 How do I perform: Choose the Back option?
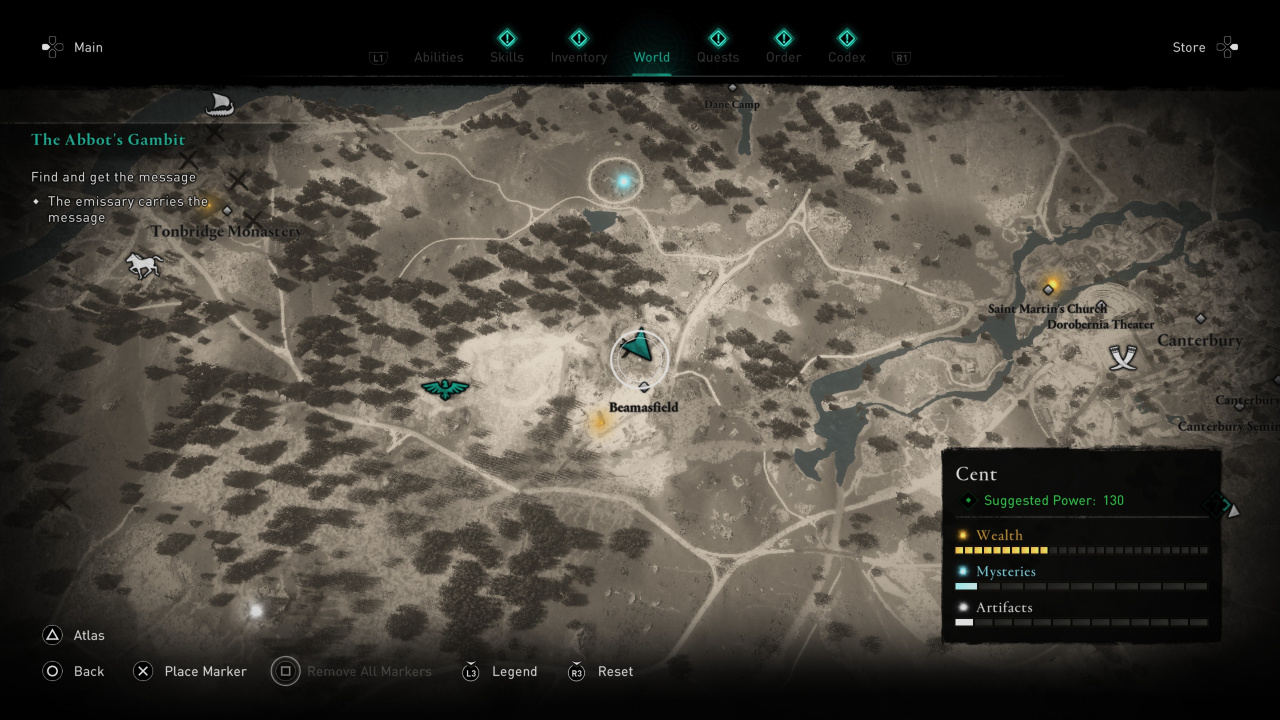pos(88,671)
